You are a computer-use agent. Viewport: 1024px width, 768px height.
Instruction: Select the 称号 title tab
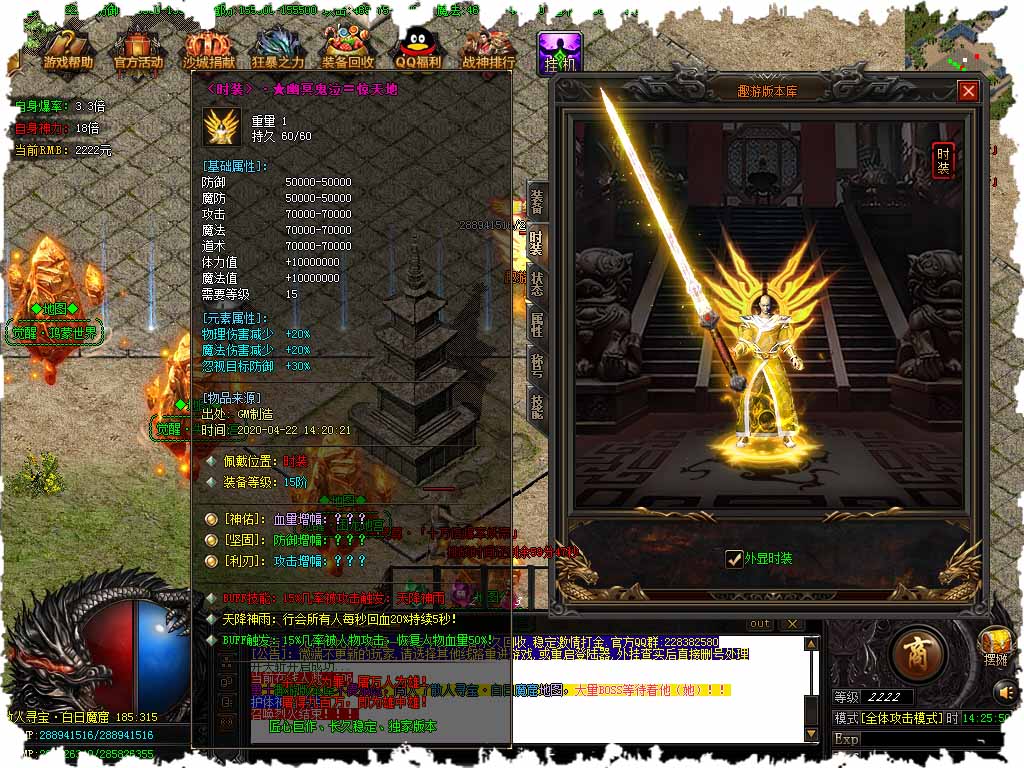coord(537,364)
